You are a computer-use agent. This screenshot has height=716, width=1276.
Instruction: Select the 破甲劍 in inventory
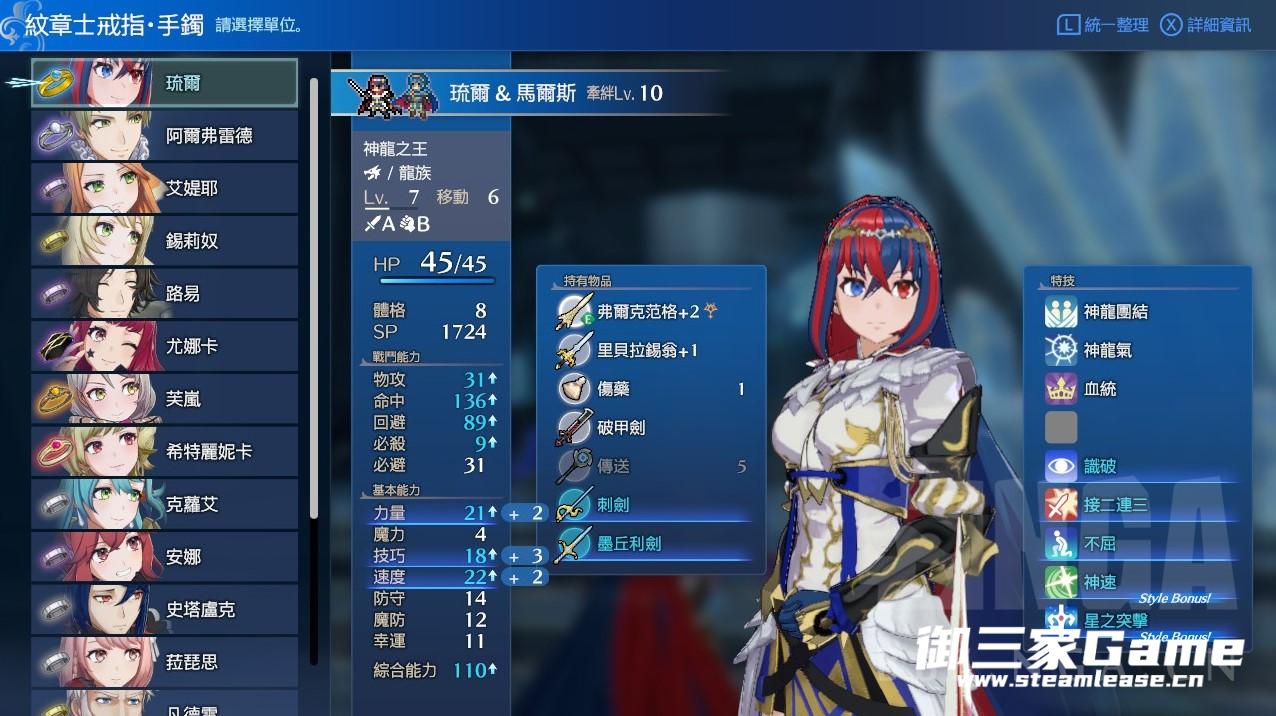650,427
